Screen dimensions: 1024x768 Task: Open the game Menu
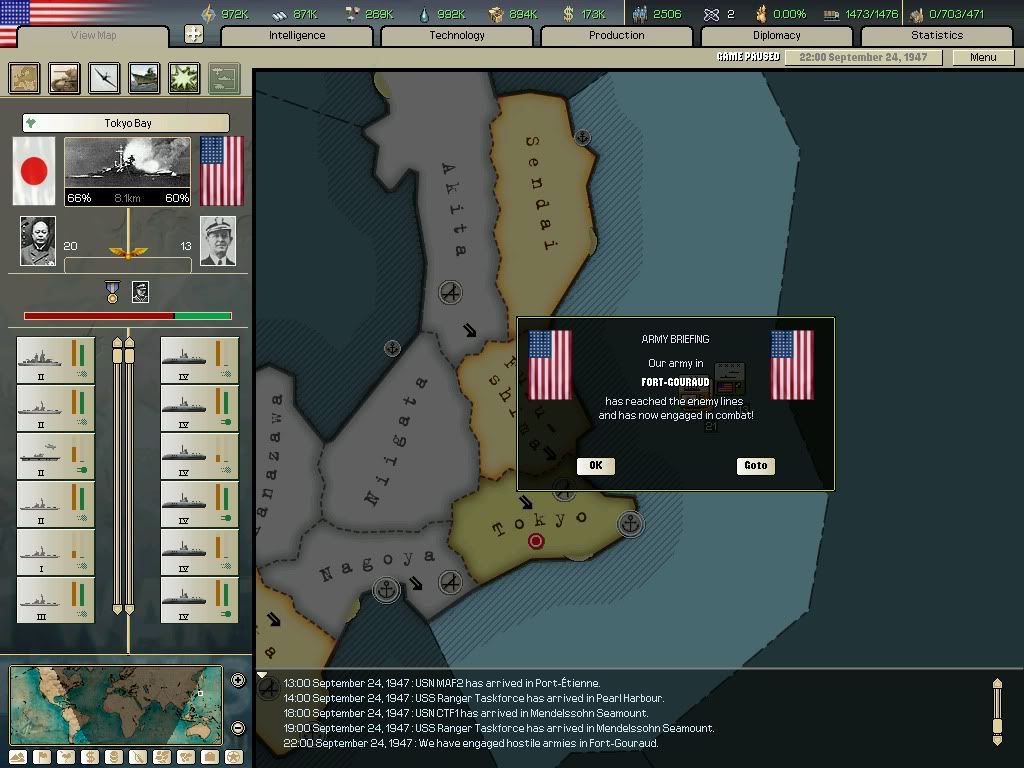pyautogui.click(x=983, y=57)
